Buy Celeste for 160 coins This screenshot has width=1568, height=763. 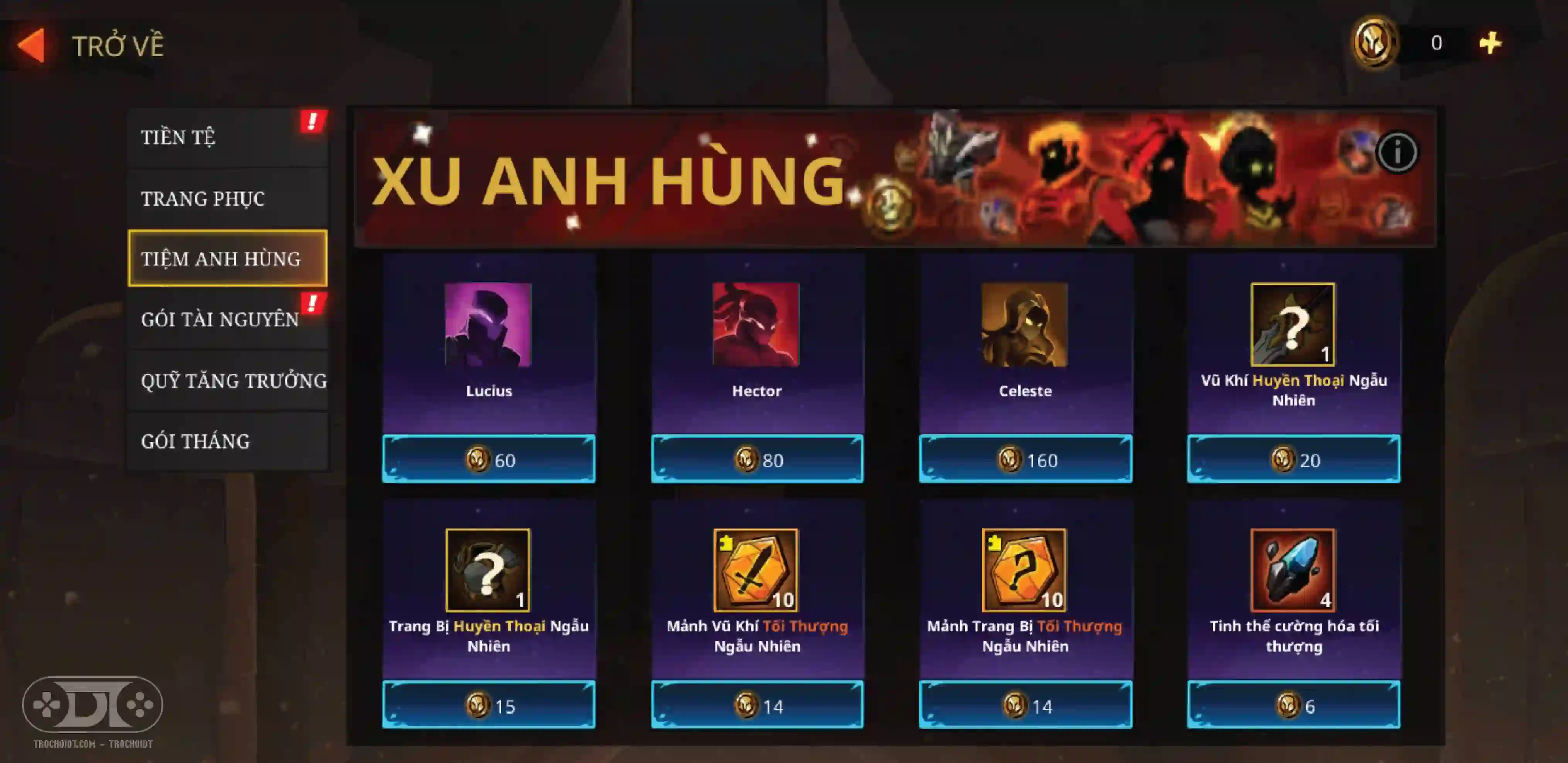pos(1026,460)
